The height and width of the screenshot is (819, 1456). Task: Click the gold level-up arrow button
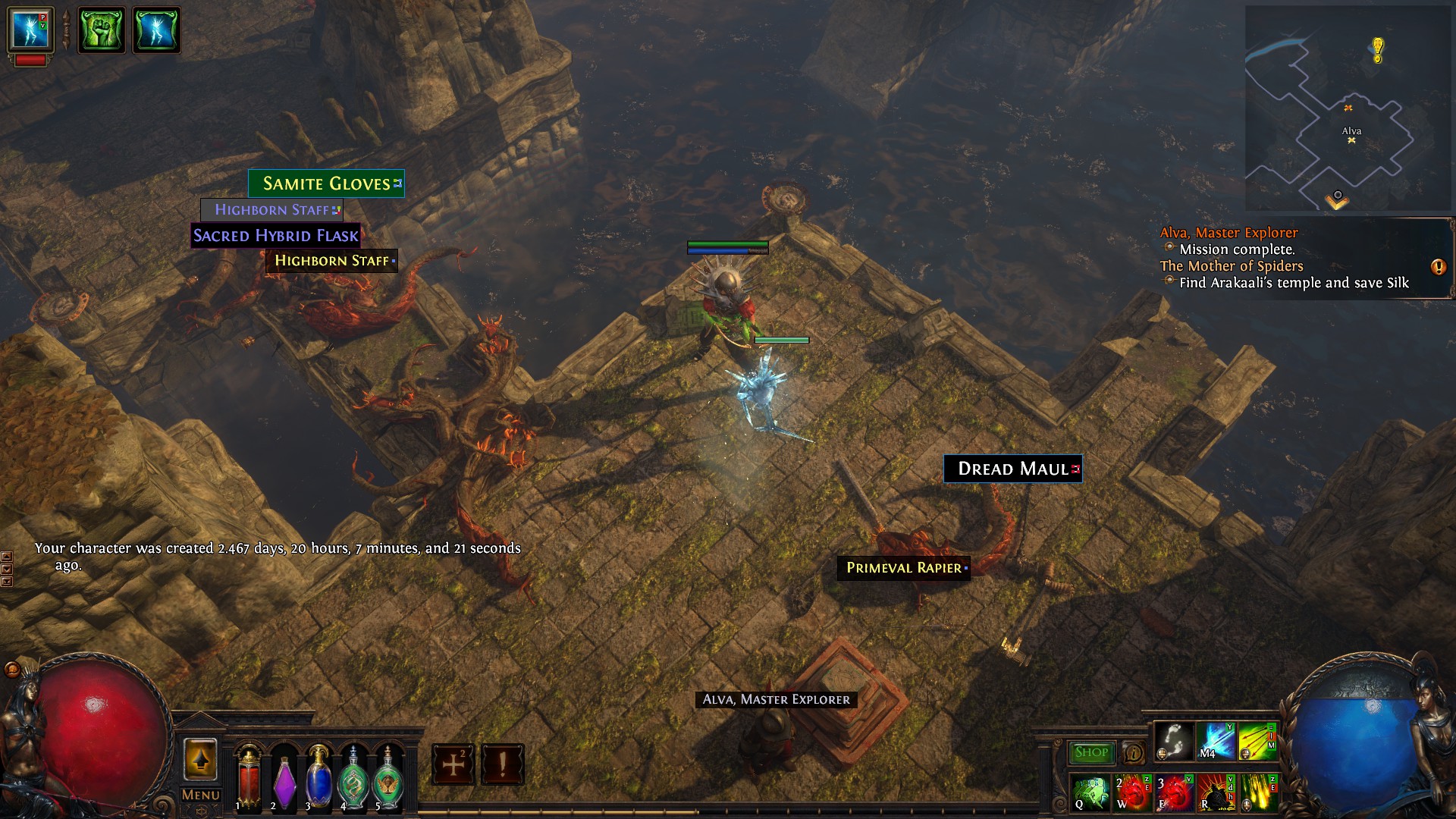coord(200,759)
